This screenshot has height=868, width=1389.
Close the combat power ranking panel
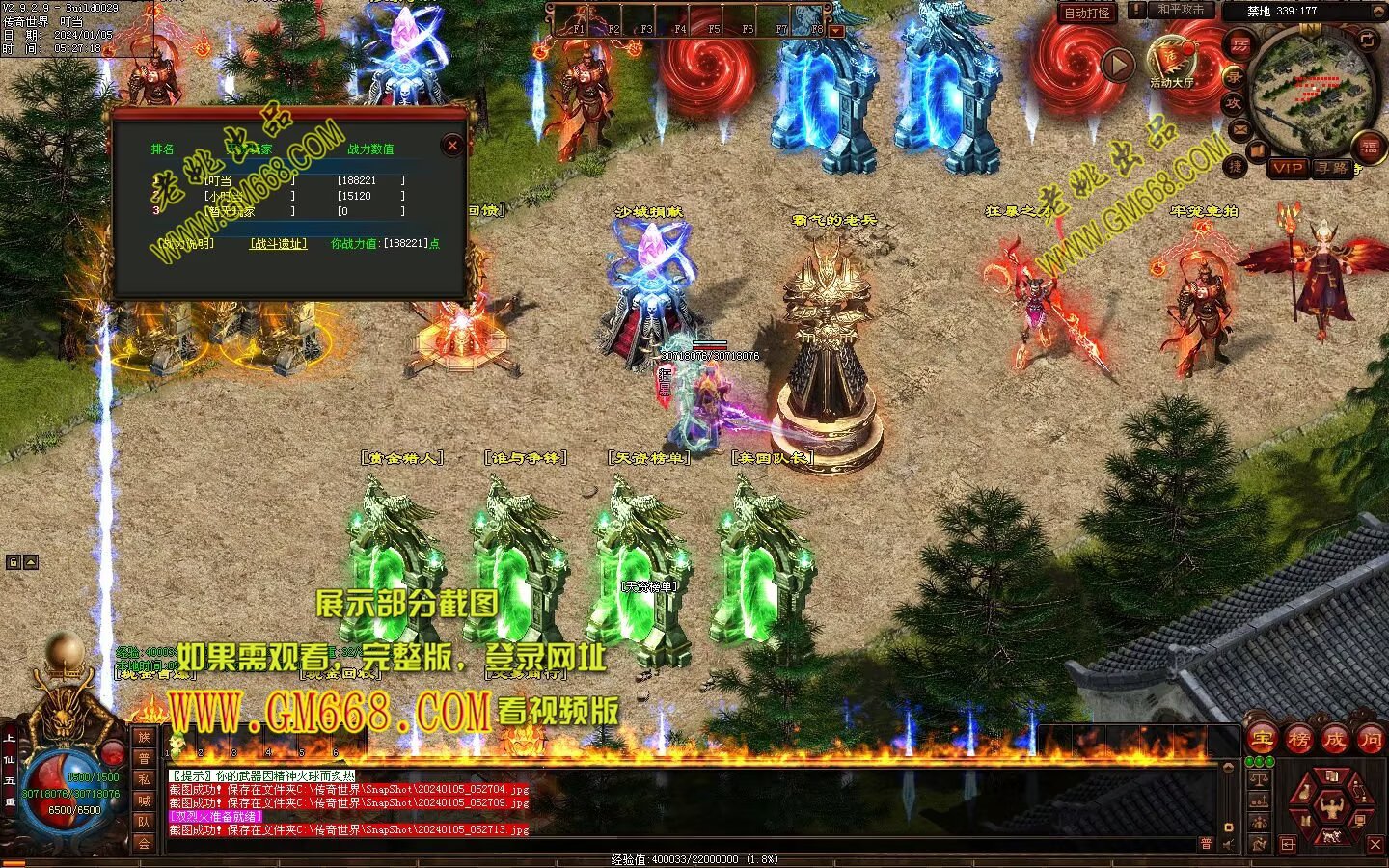tap(452, 146)
